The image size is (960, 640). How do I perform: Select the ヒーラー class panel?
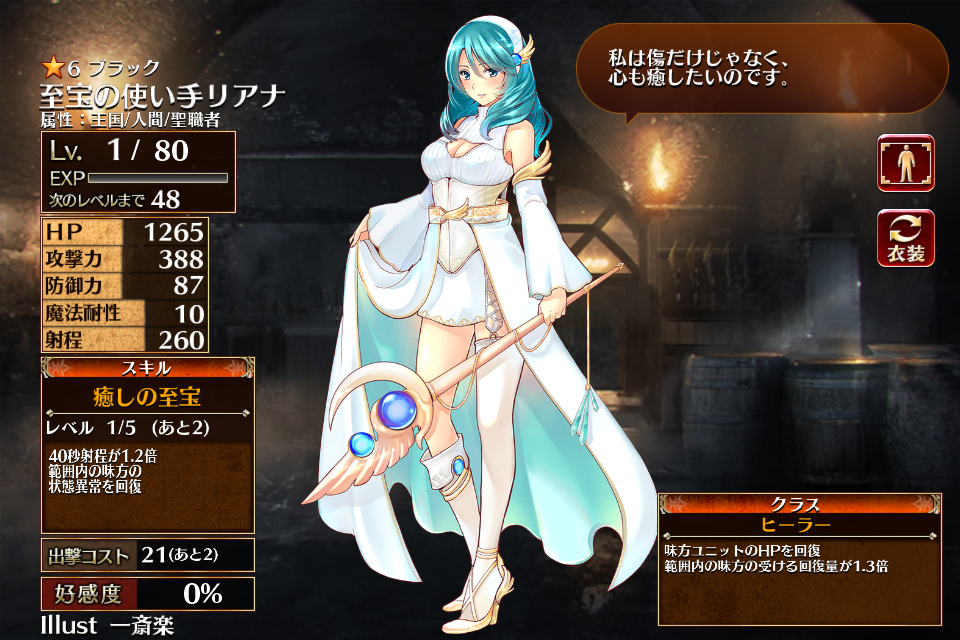[x=799, y=524]
